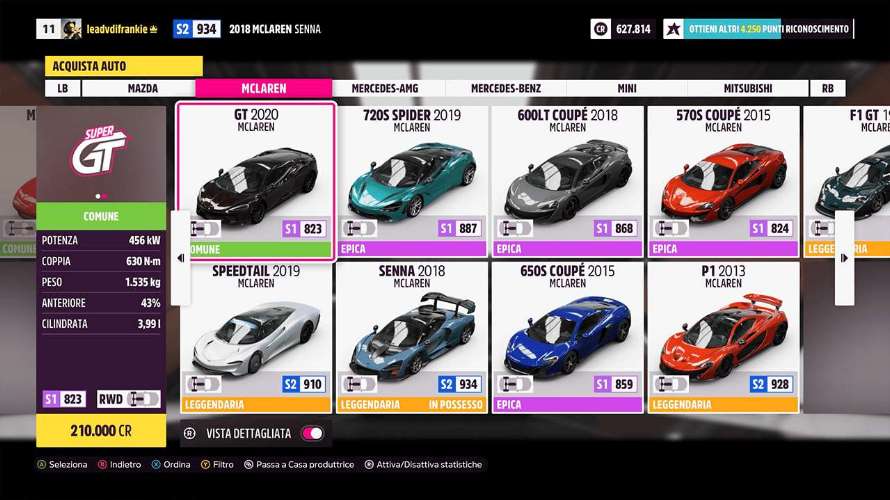Open the Speedtail 2019 car card
This screenshot has width=890, height=500.
point(257,337)
